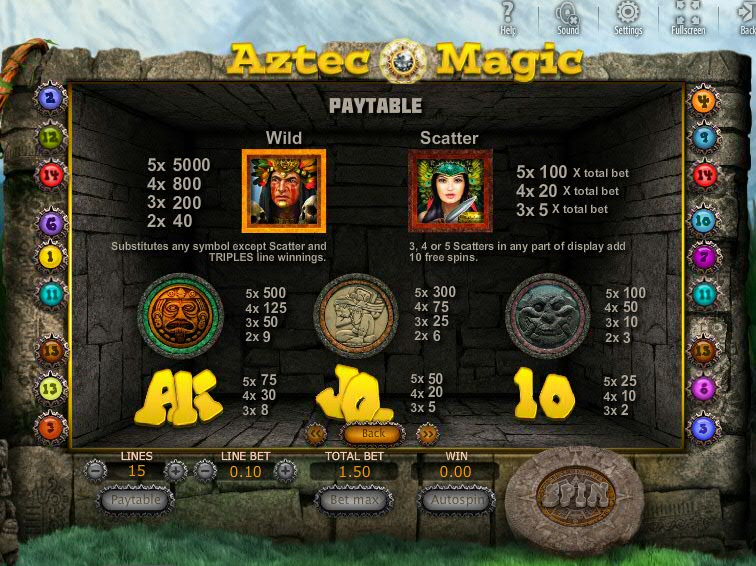
Task: Go to next paytable page arrow
Action: (427, 434)
